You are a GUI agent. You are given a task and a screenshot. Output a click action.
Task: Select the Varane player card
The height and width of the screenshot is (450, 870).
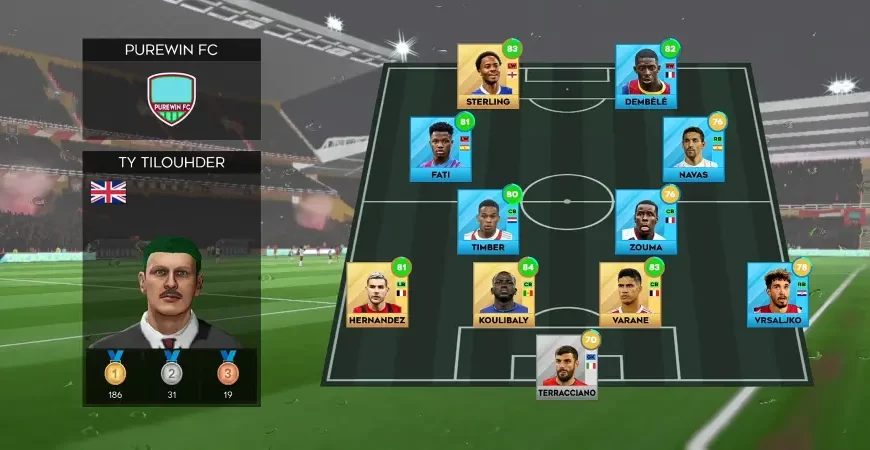(x=630, y=294)
